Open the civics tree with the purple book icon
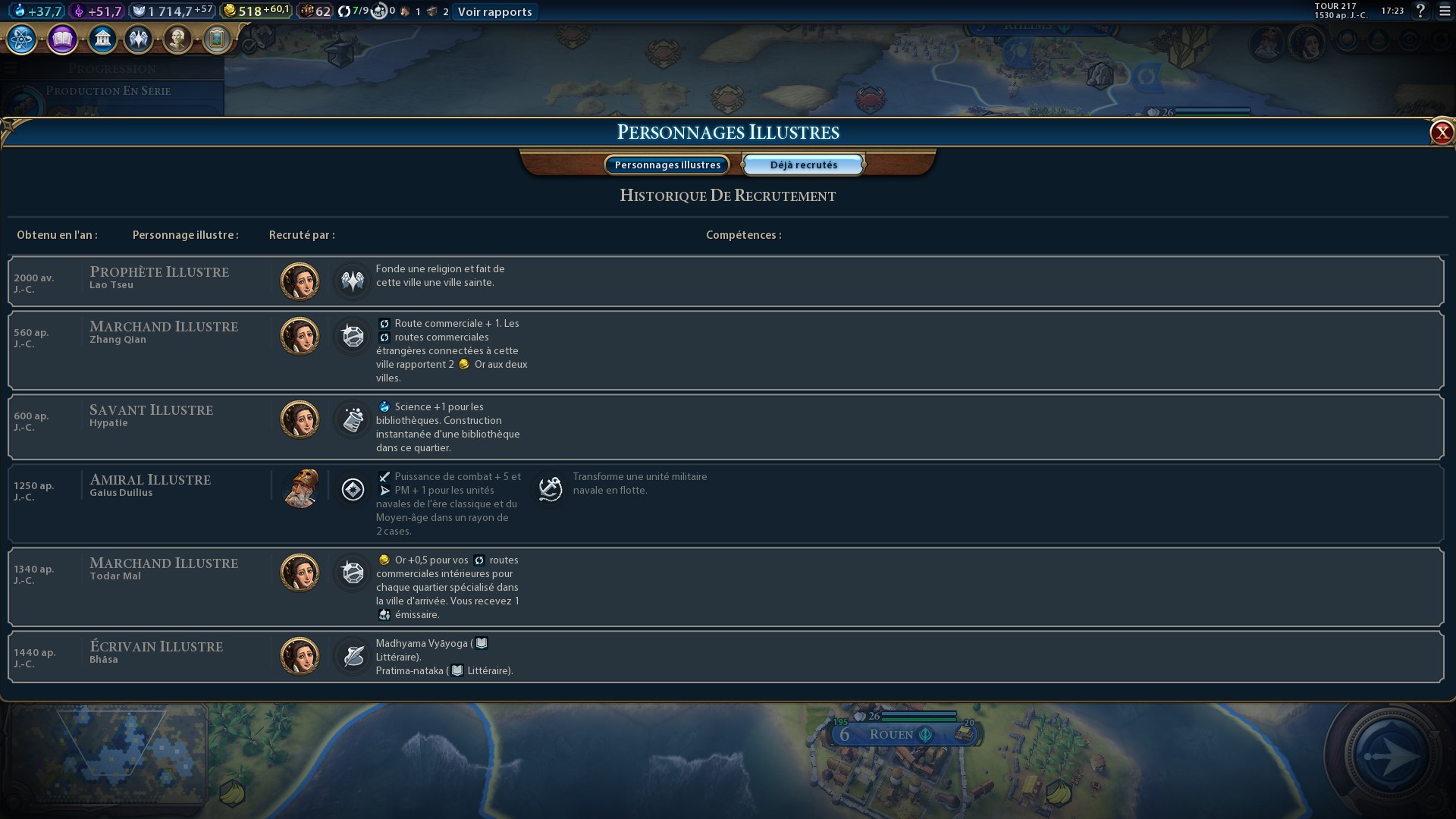Screen dimensions: 1456x819 61,39
